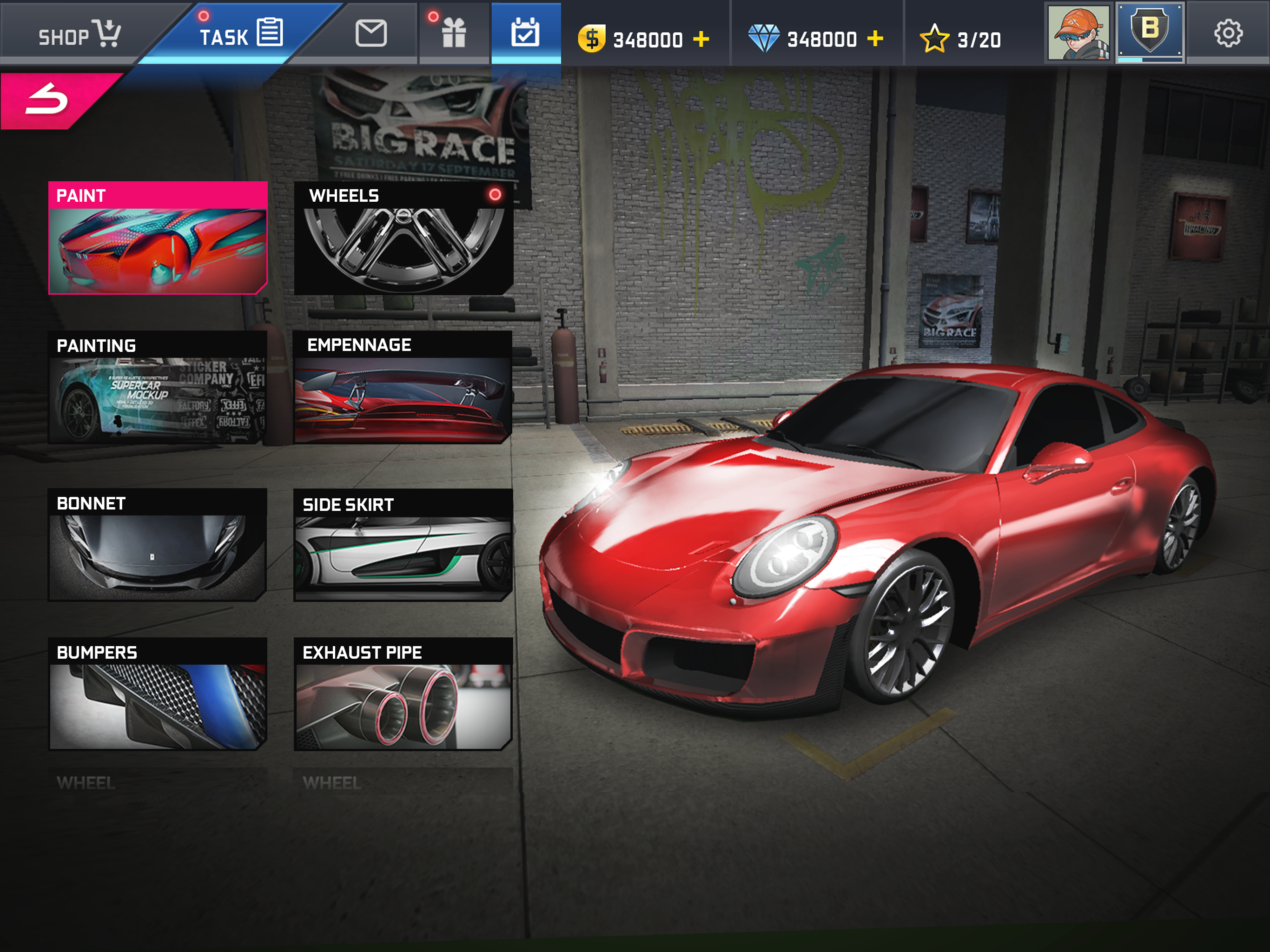
Task: Switch to the Task tab
Action: [241, 34]
